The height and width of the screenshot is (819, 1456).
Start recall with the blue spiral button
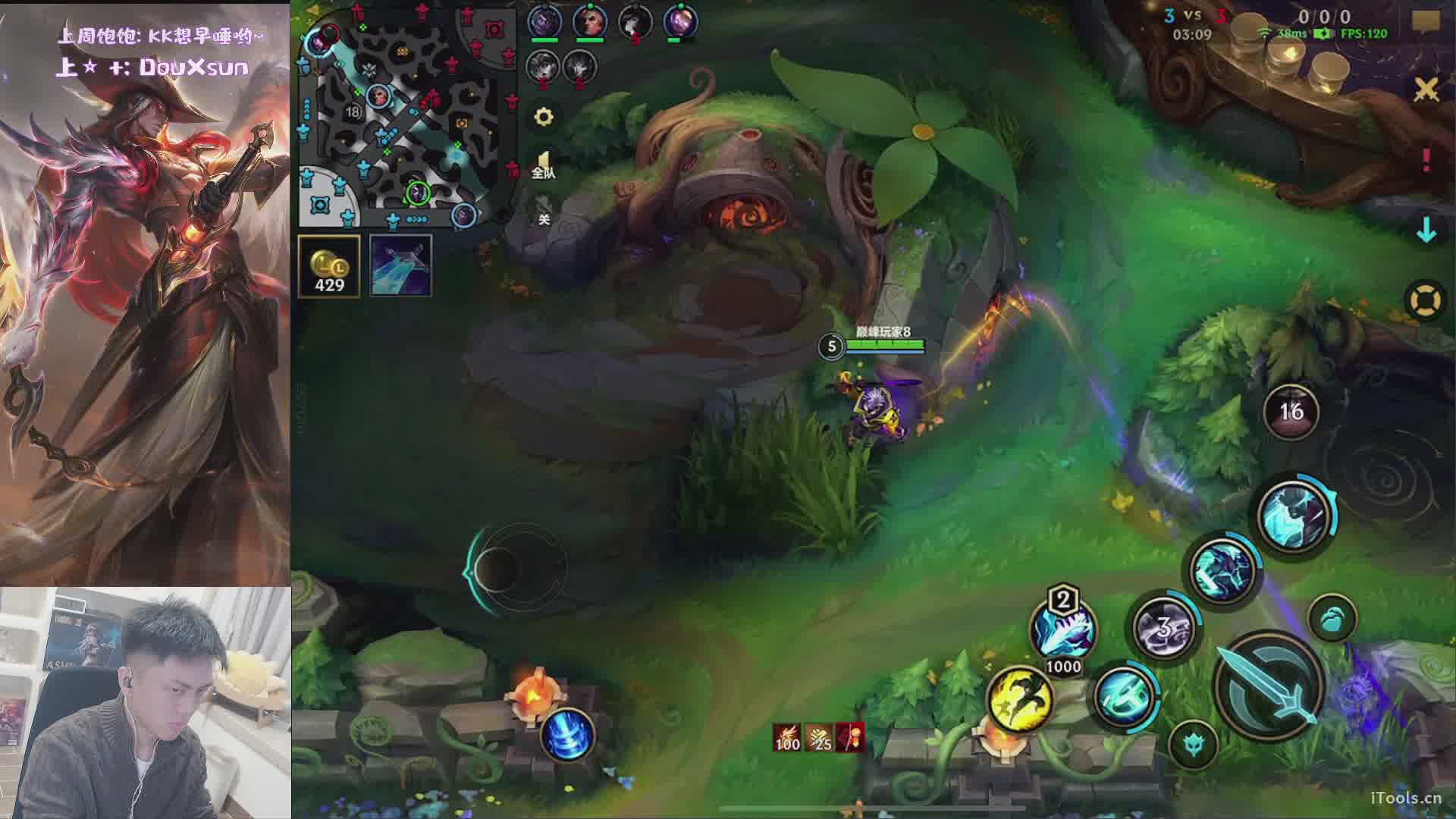point(566,734)
